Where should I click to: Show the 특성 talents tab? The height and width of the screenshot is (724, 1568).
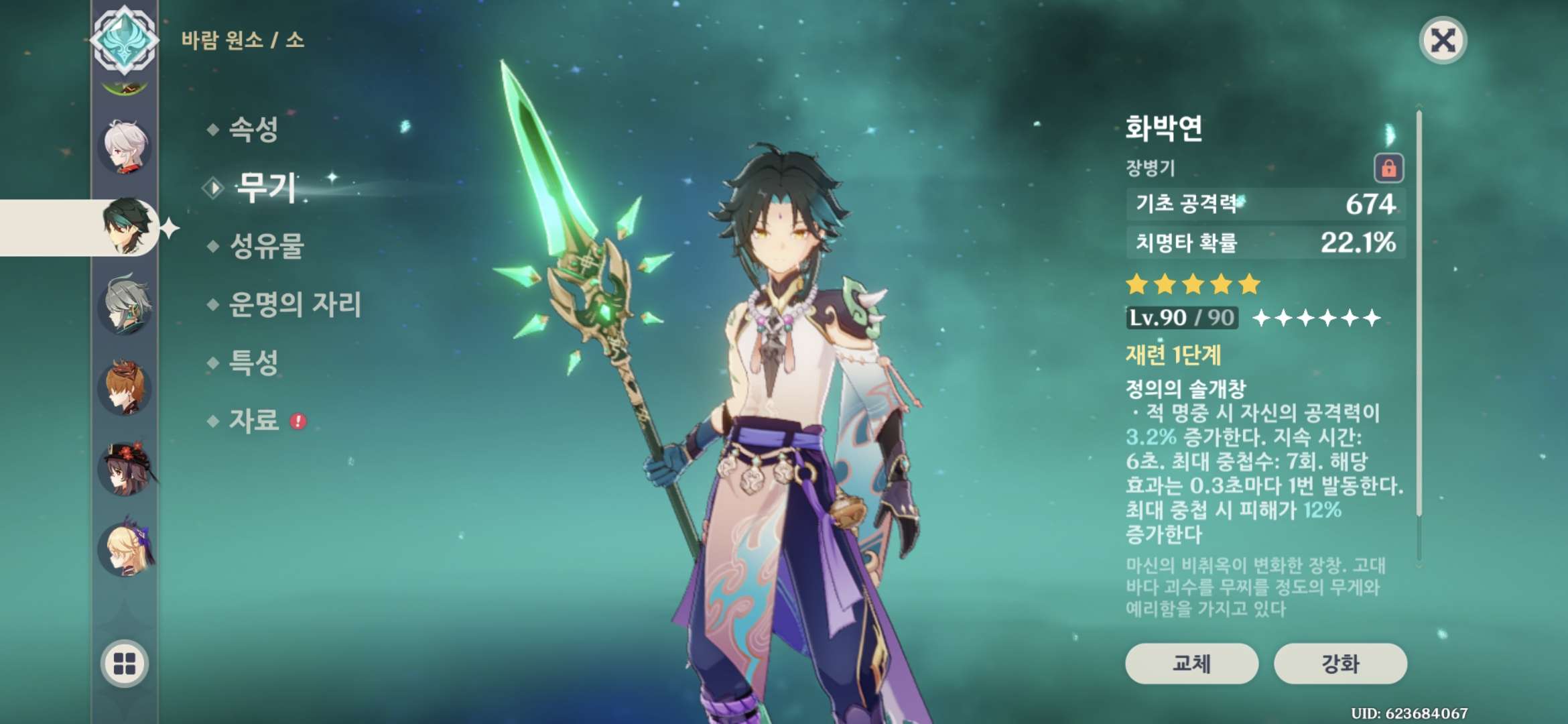253,363
